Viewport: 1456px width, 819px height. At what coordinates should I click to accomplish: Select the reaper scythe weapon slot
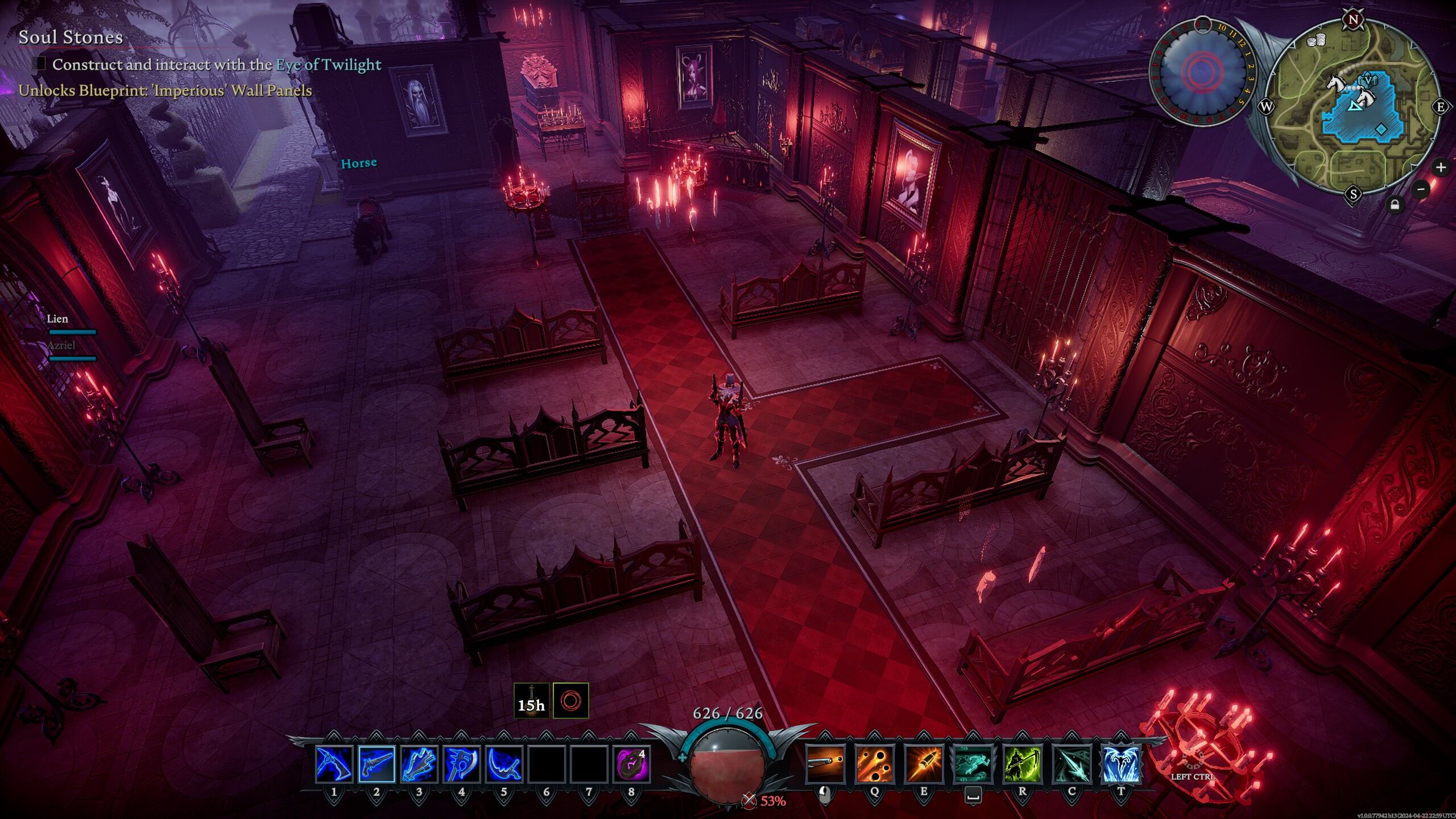pos(504,764)
